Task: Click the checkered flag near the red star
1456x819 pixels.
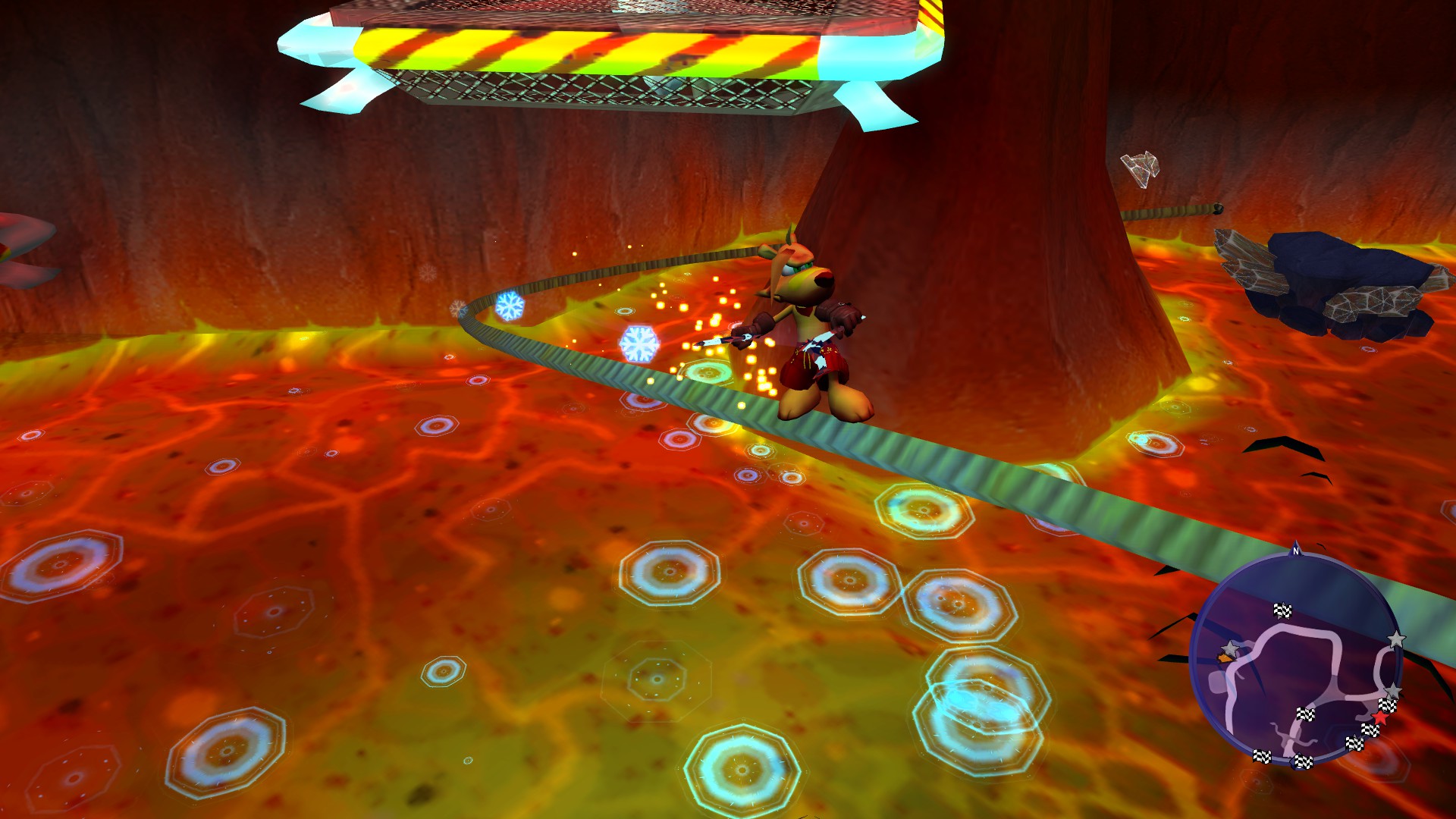Action: pyautogui.click(x=1386, y=705)
